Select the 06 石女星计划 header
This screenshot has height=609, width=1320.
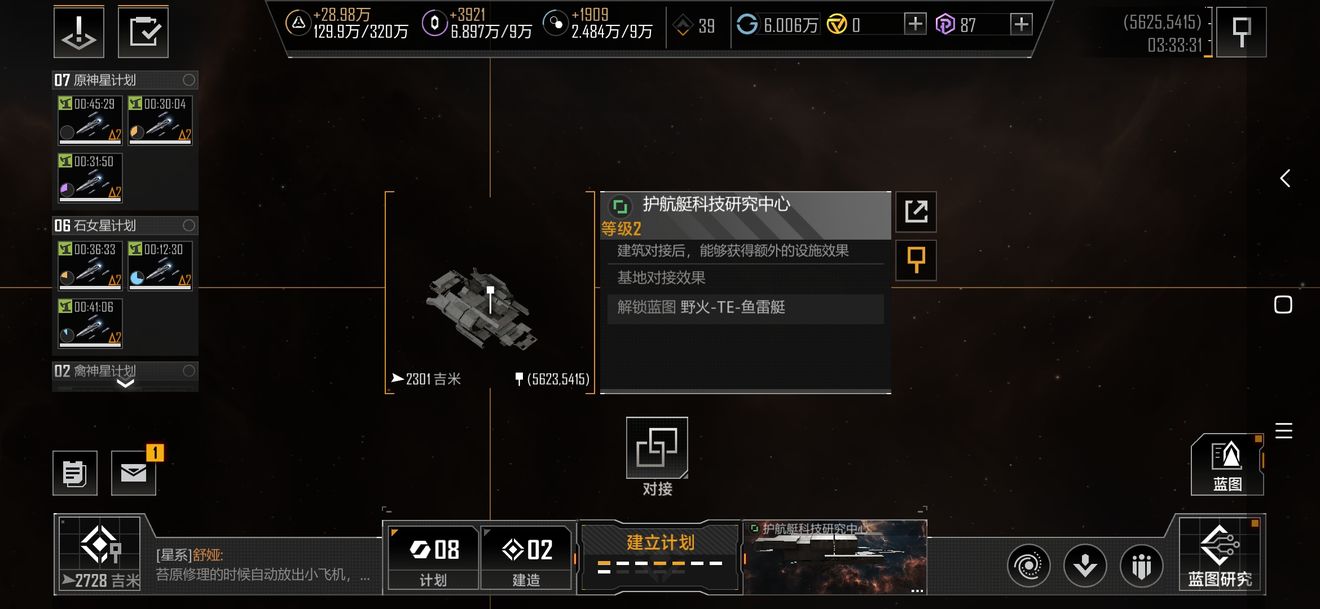click(125, 226)
